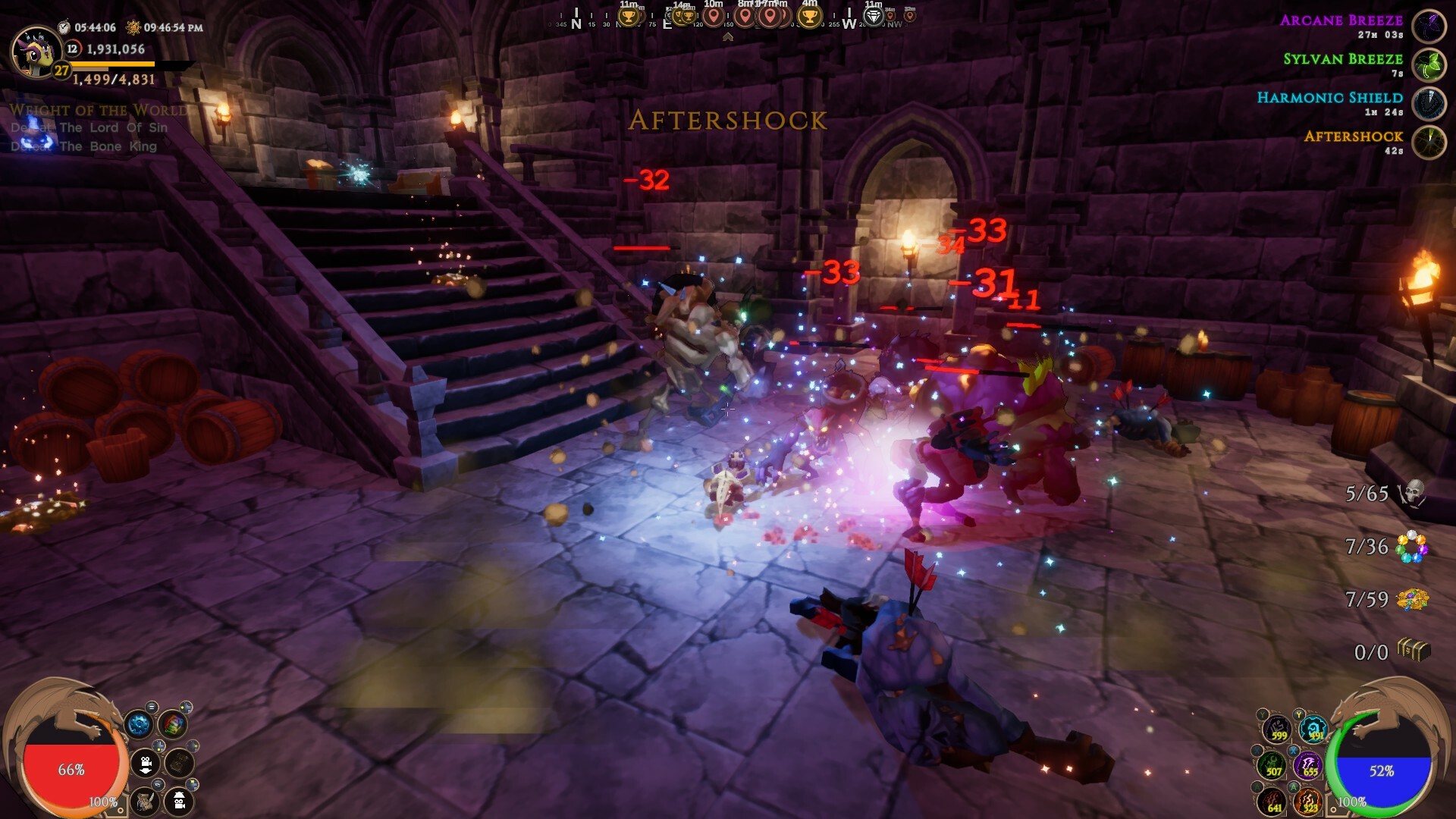1456x819 pixels.
Task: Click the camera/spectate icon above the health orb
Action: [x=146, y=763]
